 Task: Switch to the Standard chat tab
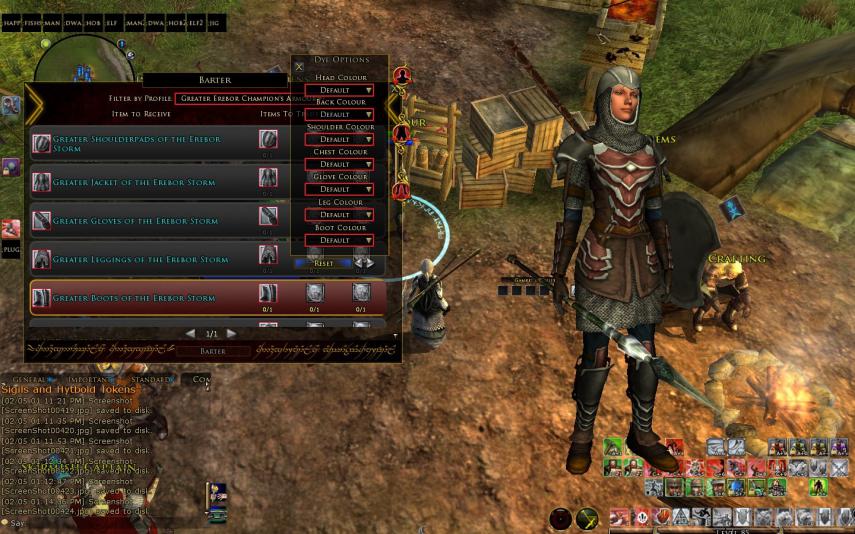tap(152, 380)
